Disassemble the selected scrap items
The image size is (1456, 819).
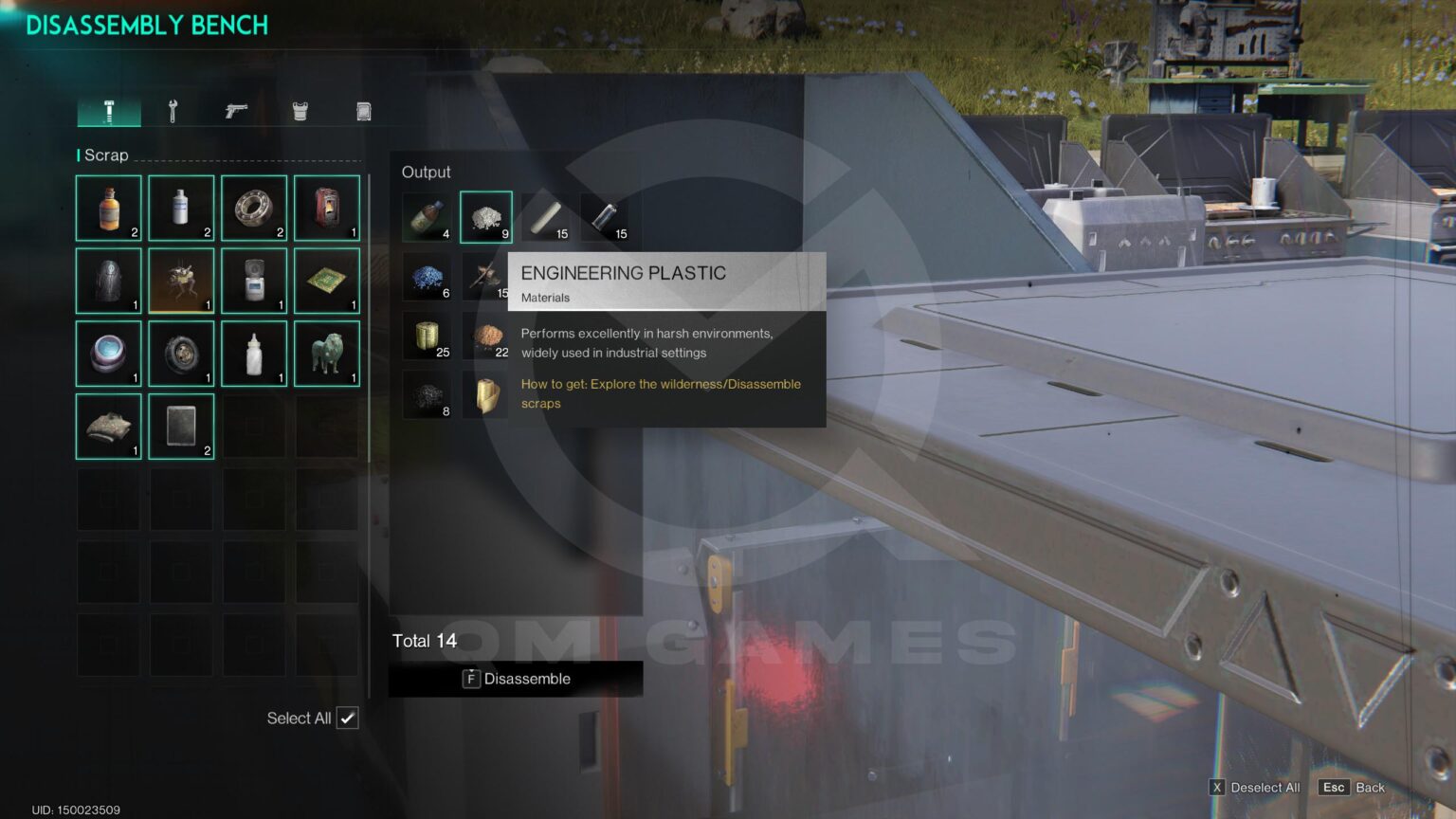[516, 679]
